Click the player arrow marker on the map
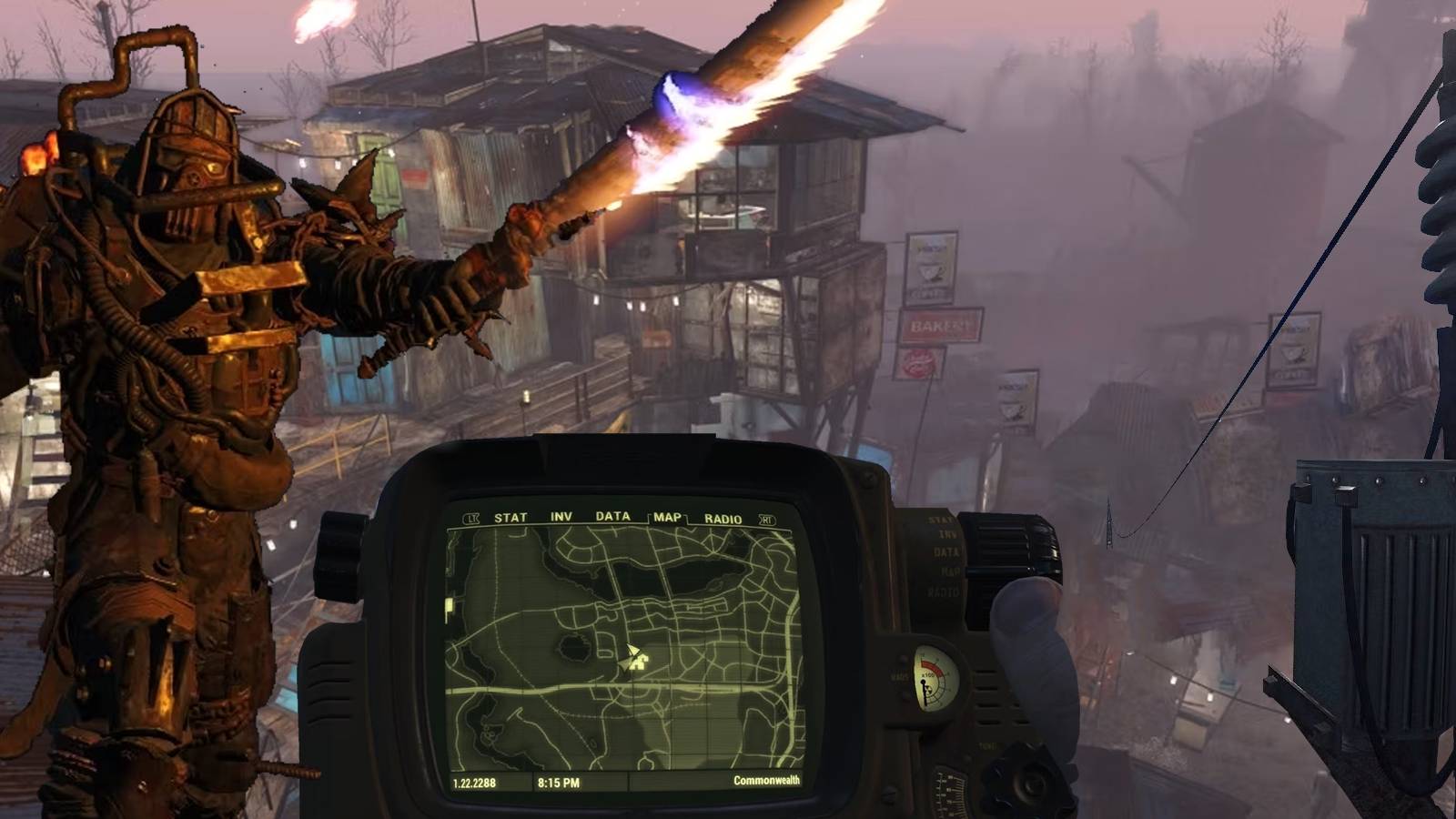The height and width of the screenshot is (819, 1456). click(x=632, y=652)
